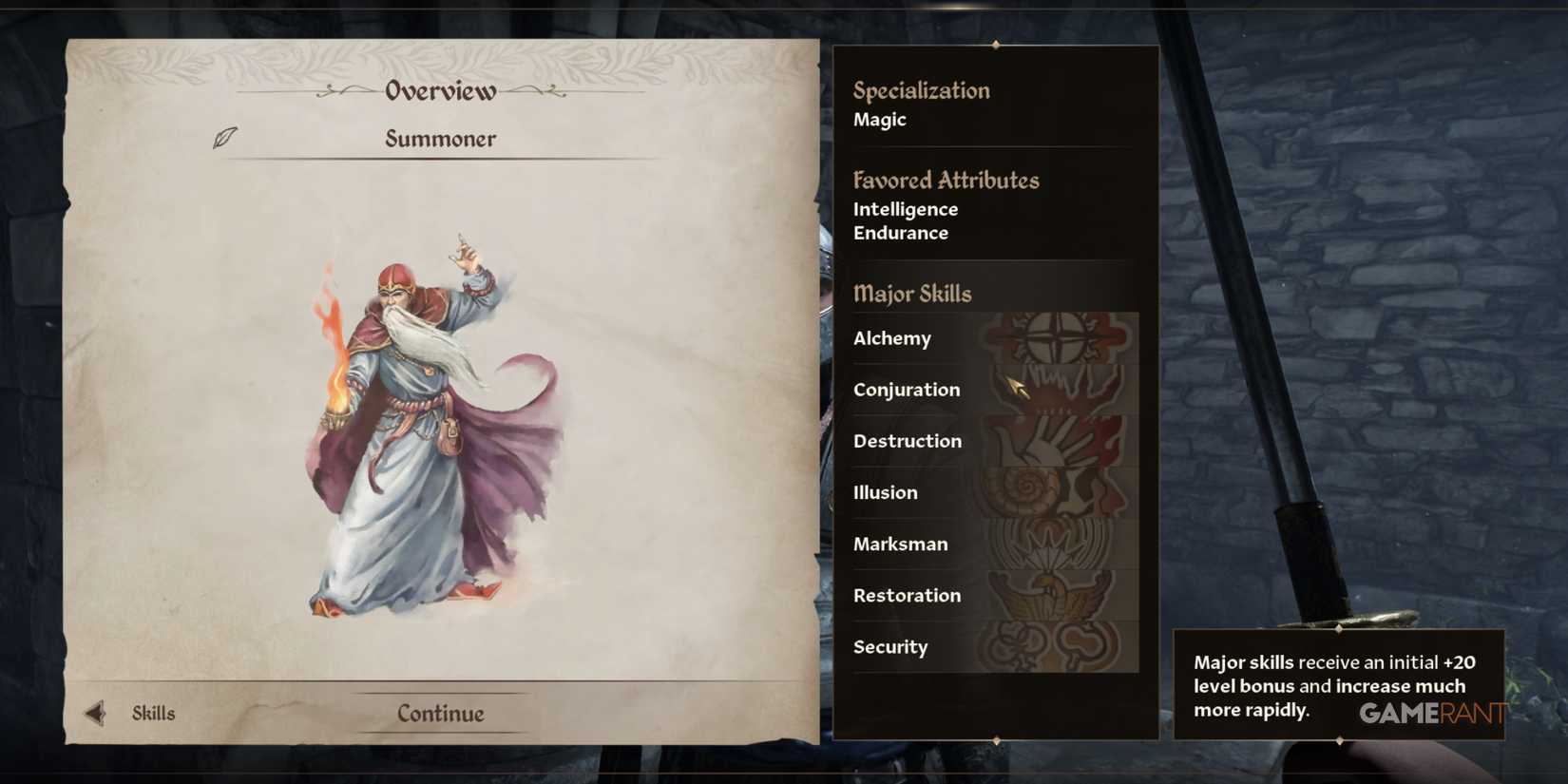1568x784 pixels.
Task: Select the Alchemy skill icon
Action: (x=1058, y=338)
